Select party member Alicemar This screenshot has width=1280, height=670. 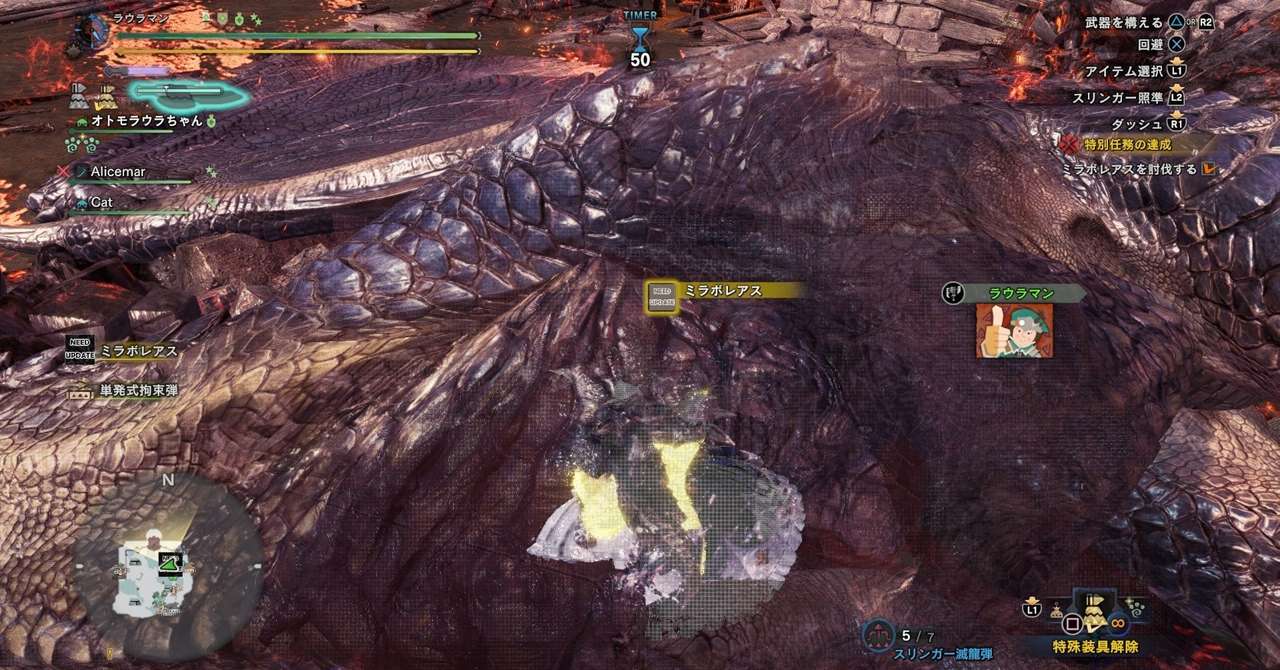(x=118, y=172)
